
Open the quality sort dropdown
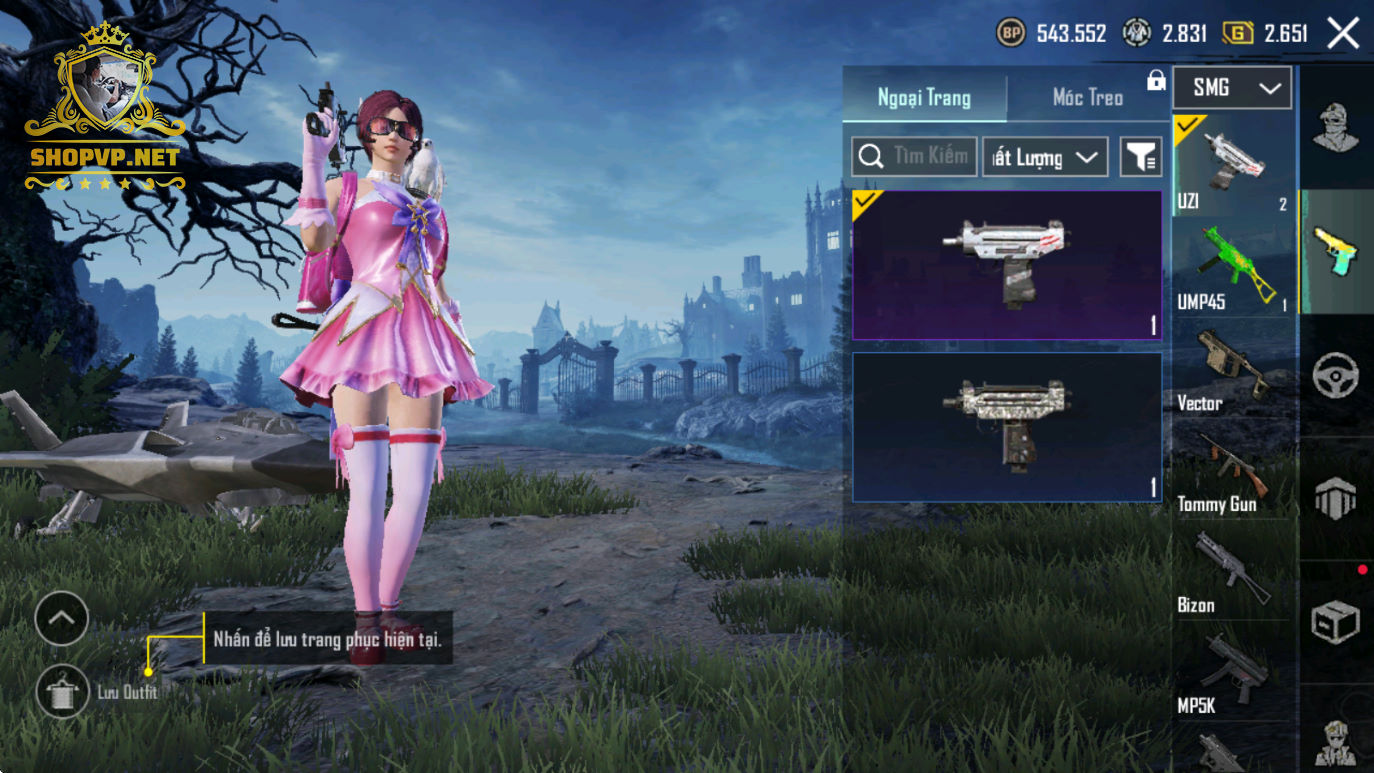pyautogui.click(x=1045, y=157)
